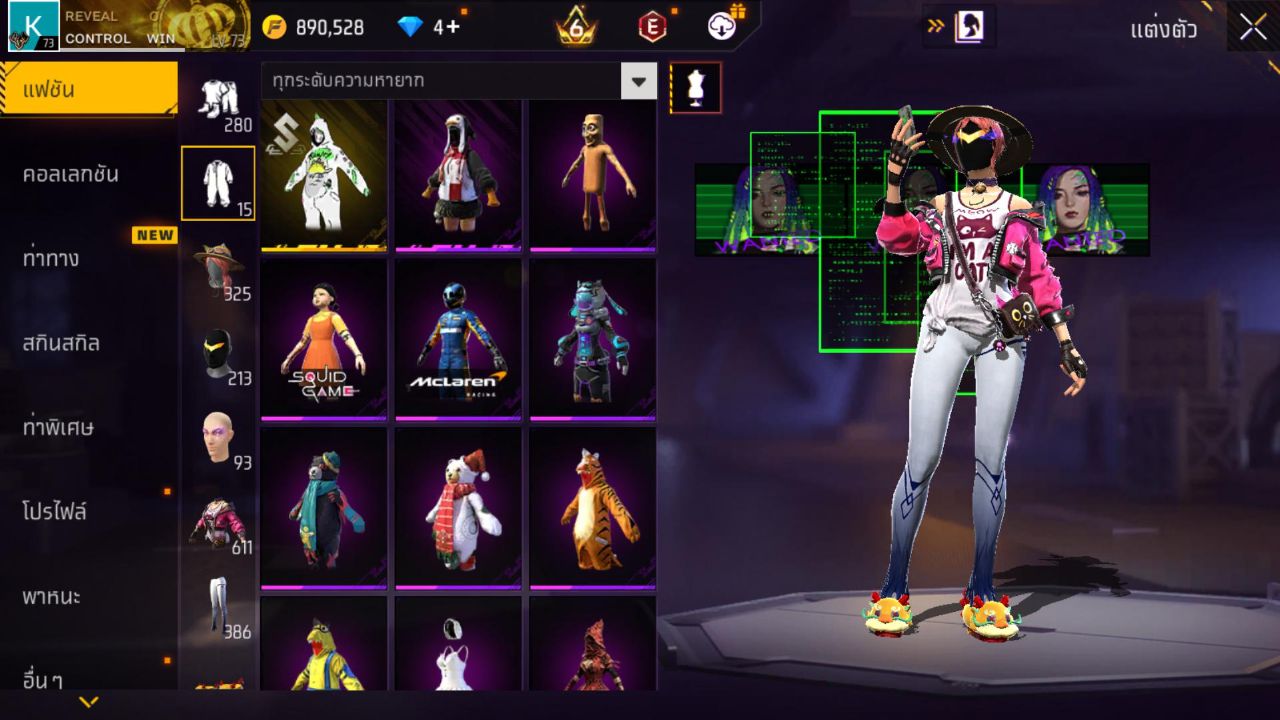The width and height of the screenshot is (1280, 720).
Task: Show the pants category with 386 items
Action: [x=218, y=607]
